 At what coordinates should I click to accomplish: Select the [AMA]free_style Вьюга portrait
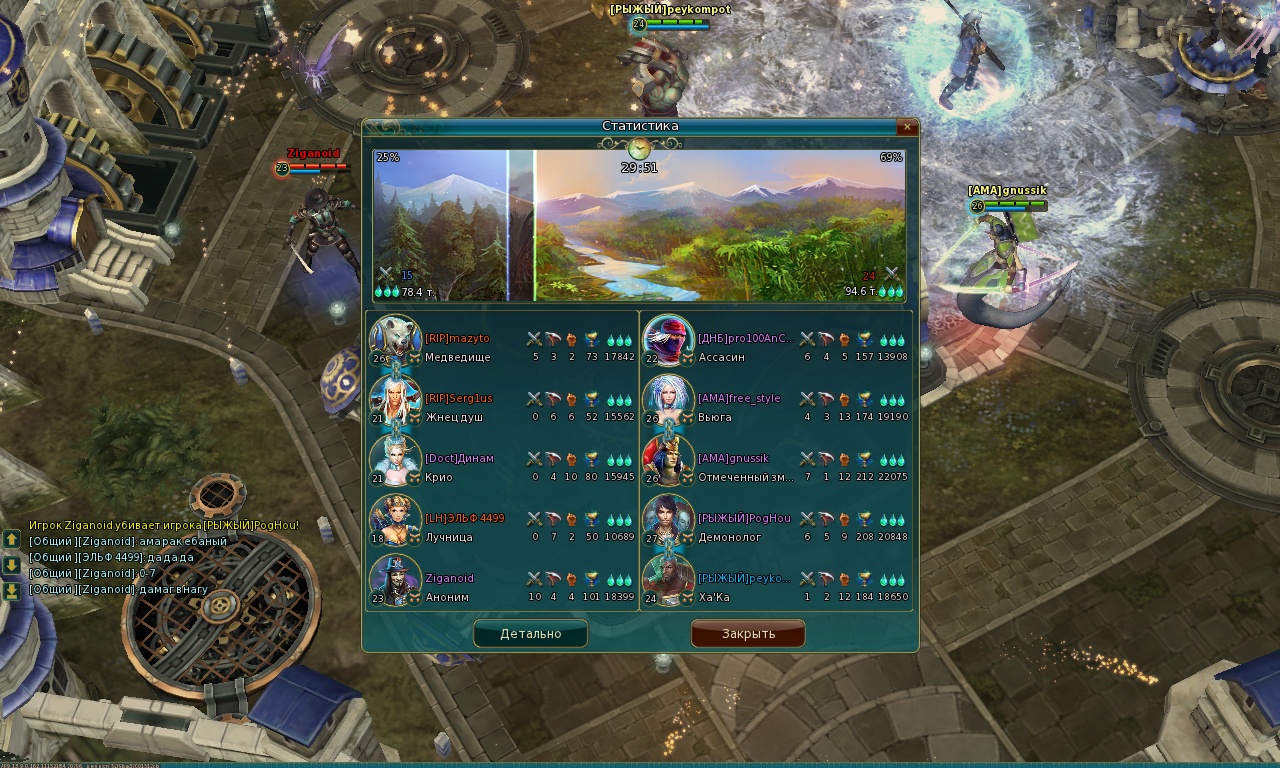click(x=668, y=400)
